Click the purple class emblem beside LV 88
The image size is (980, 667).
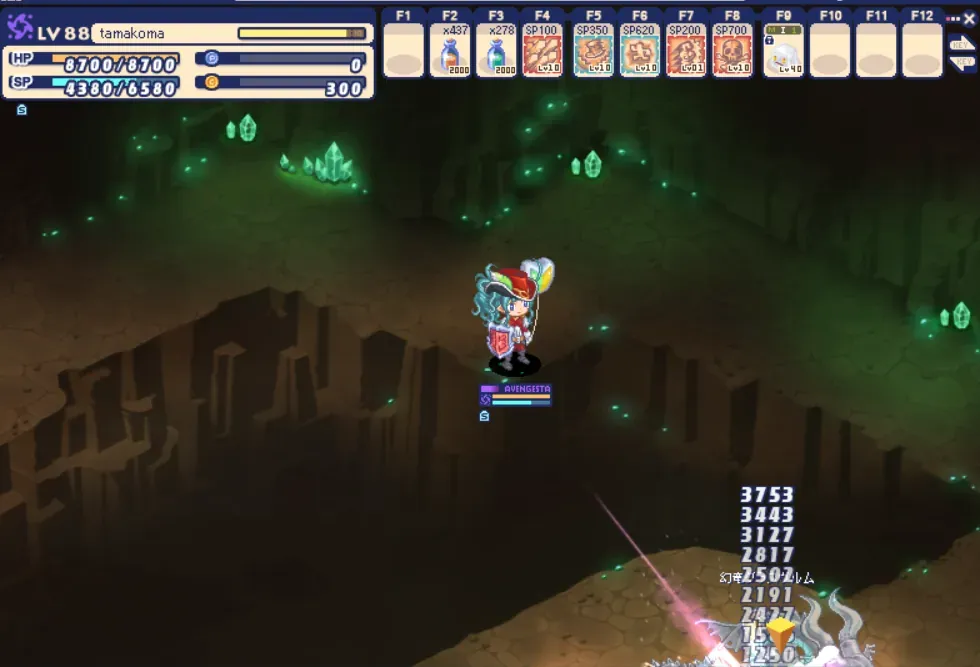[20, 29]
